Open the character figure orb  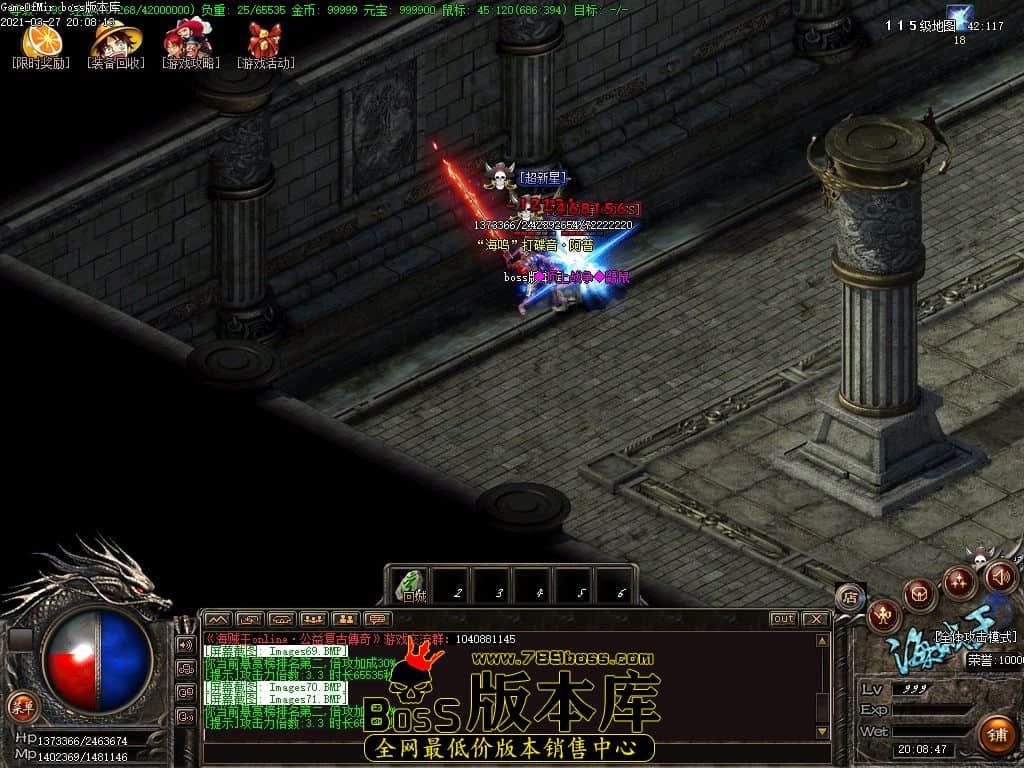(x=883, y=615)
